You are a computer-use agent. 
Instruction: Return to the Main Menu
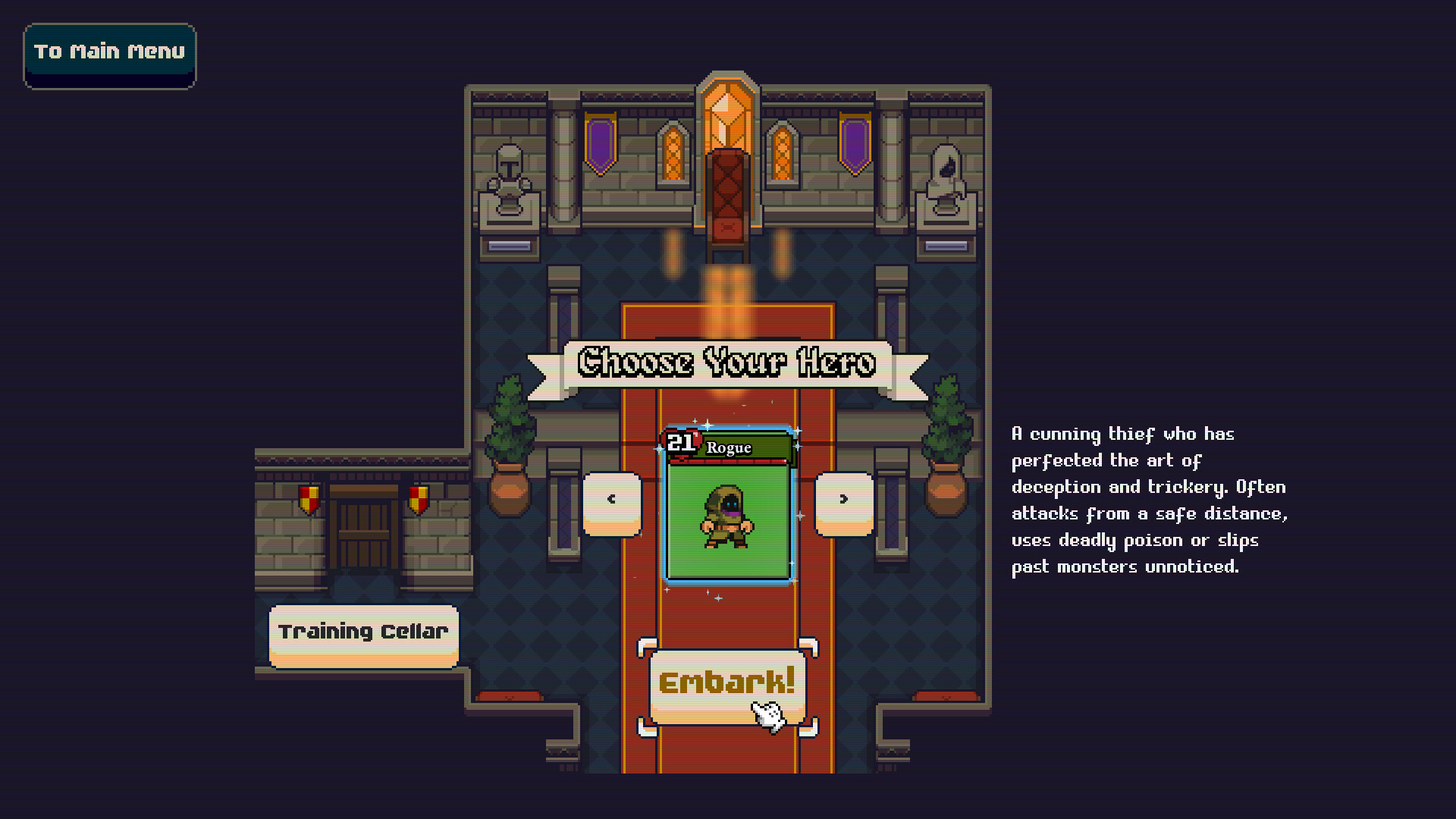109,52
